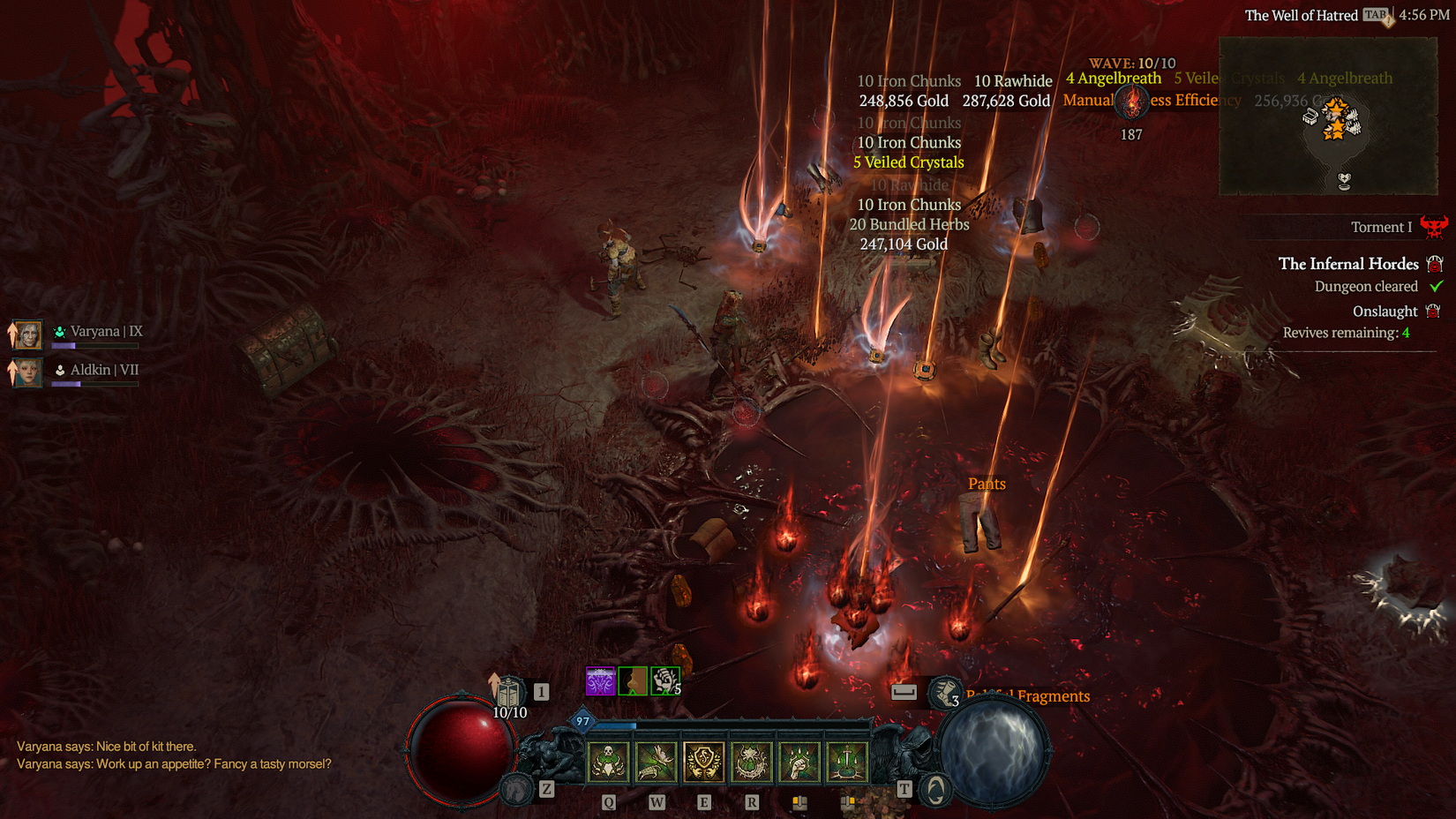This screenshot has height=819, width=1456.
Task: Activate the skull skill bound to Q
Action: (607, 761)
